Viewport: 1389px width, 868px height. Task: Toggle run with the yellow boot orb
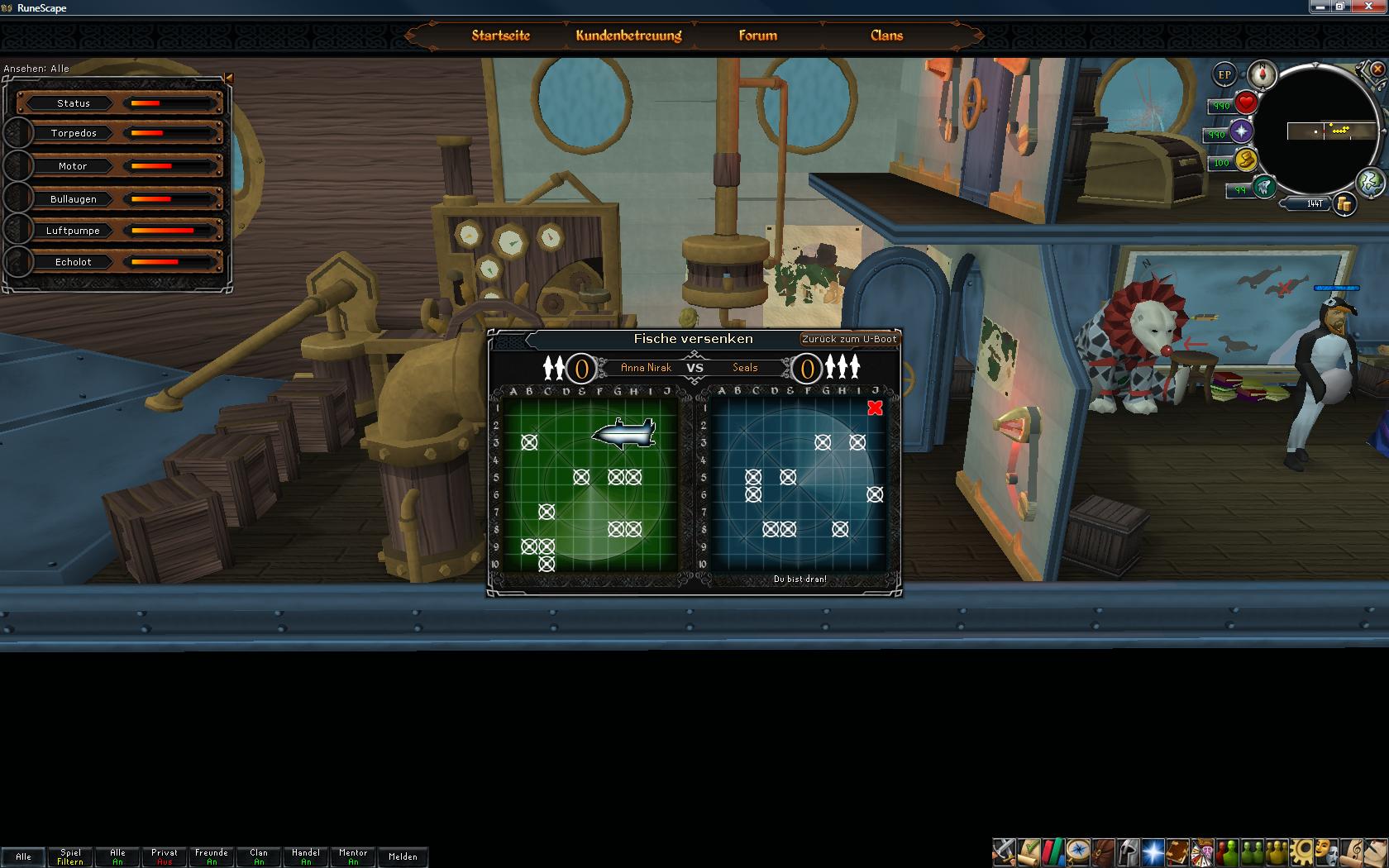click(x=1246, y=160)
